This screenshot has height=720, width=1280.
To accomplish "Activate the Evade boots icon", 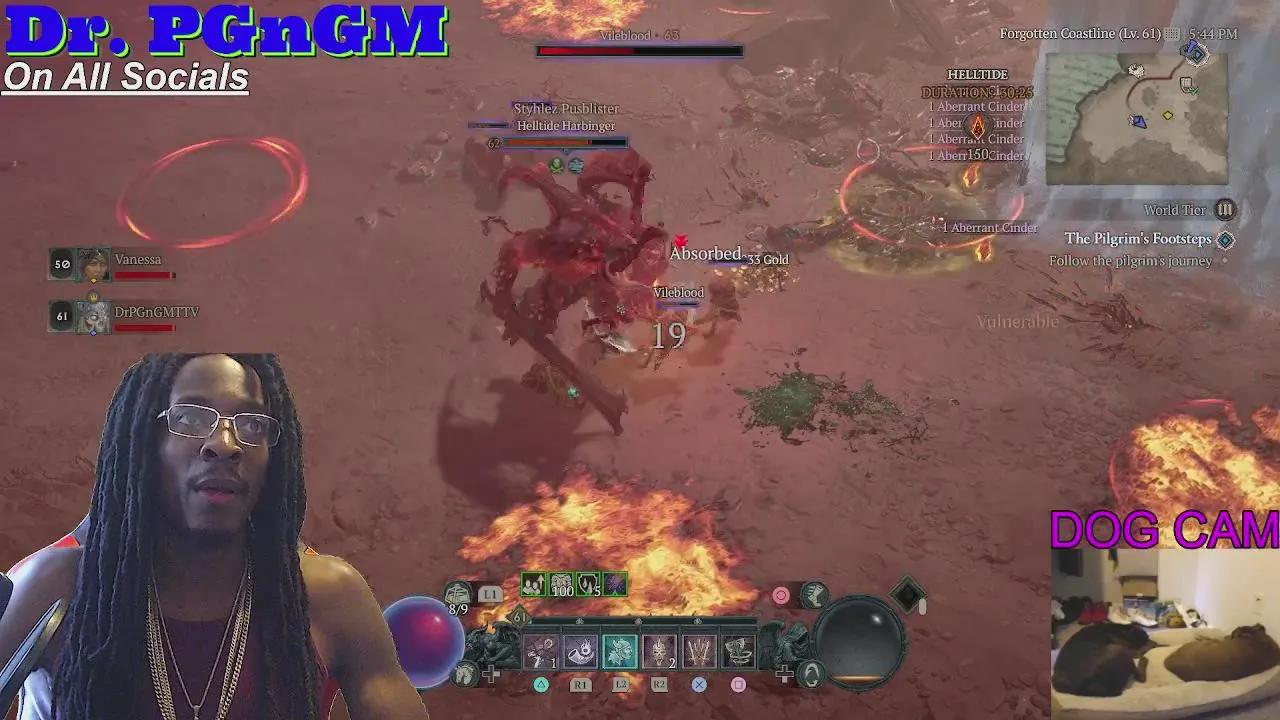I will 814,596.
